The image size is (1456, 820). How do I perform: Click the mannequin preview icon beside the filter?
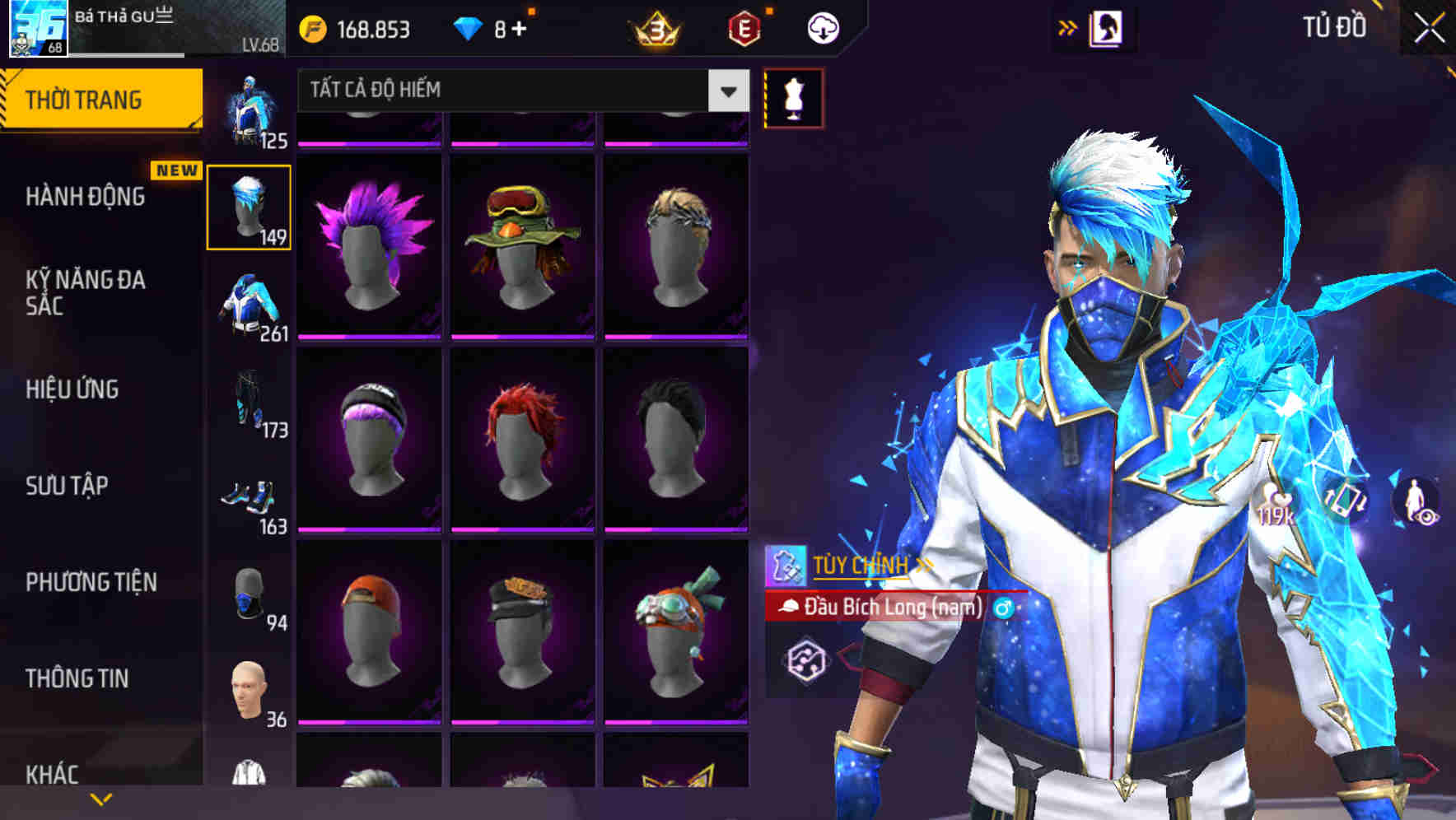[x=793, y=97]
